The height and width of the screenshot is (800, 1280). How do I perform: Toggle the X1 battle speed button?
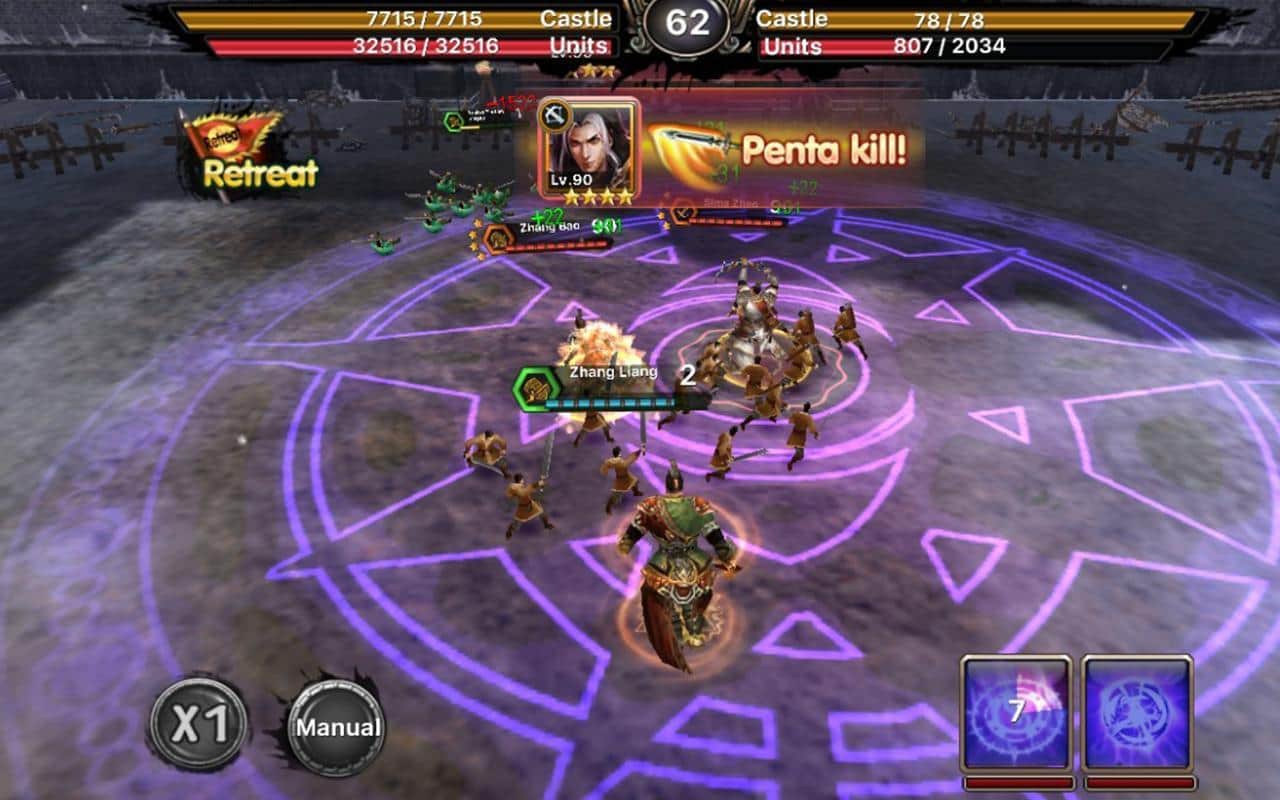199,724
